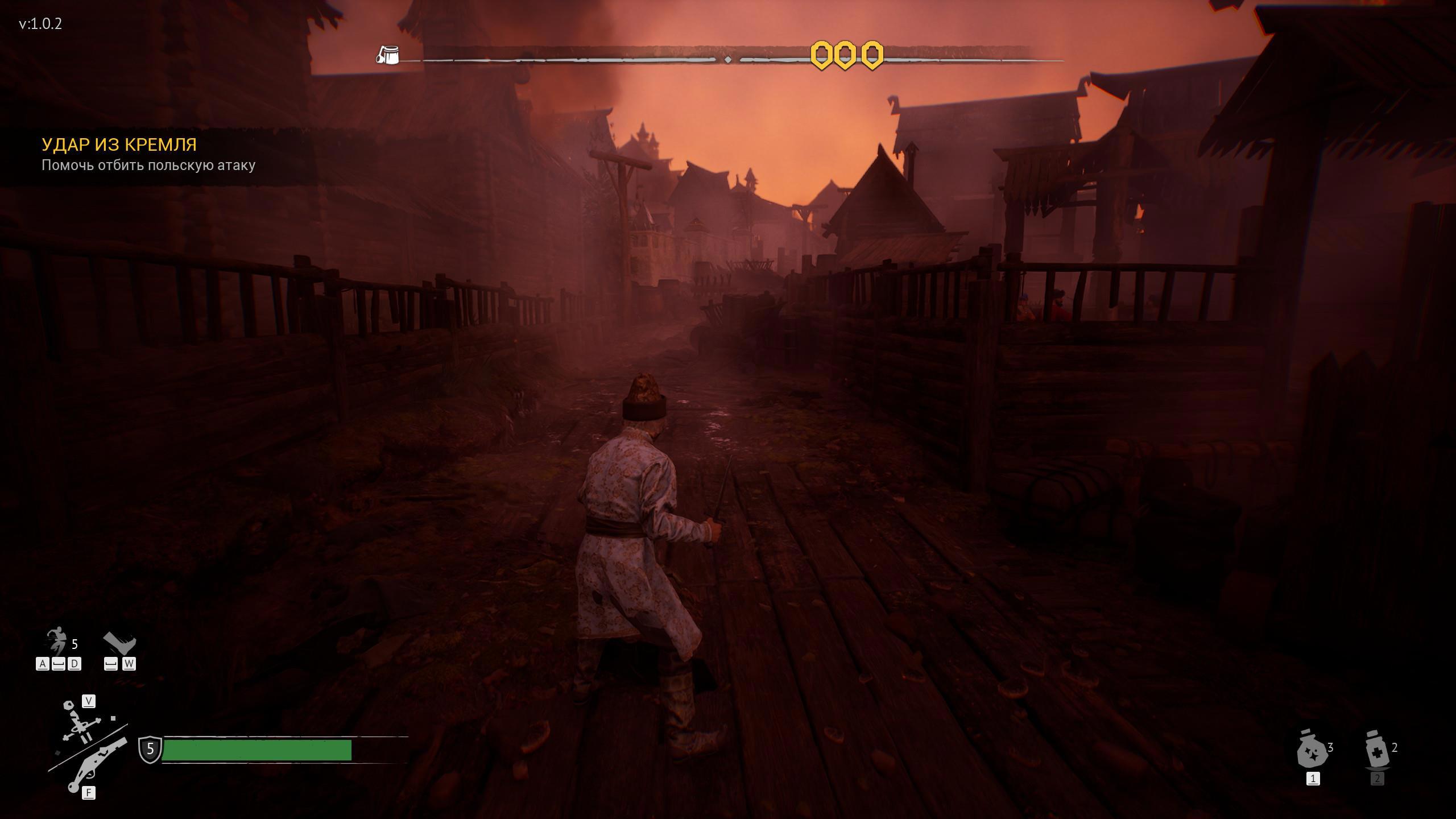Open the 'Удар из Кремля' quest tracker
1456x819 pixels.
(119, 145)
